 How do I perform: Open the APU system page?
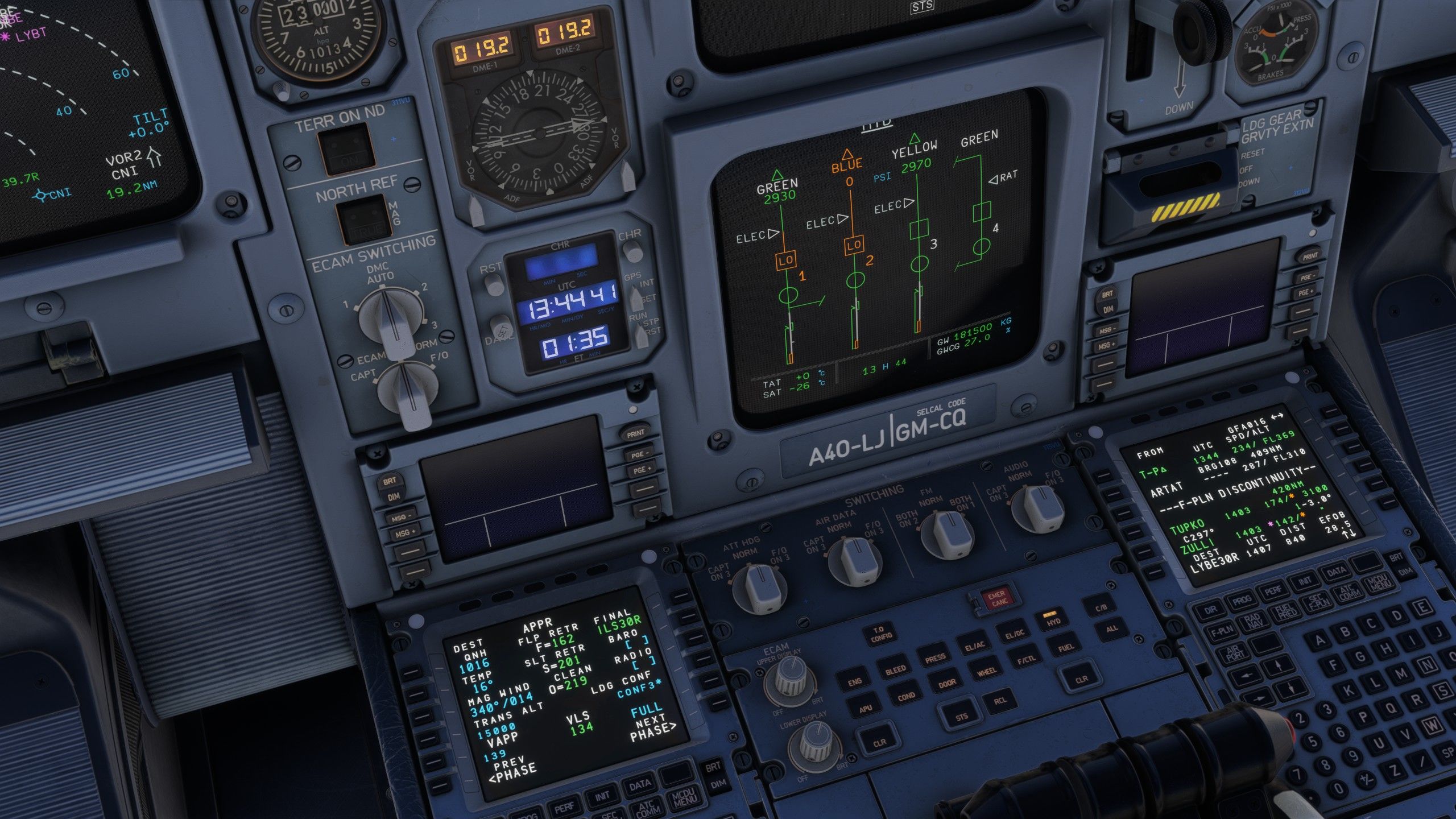(x=865, y=709)
